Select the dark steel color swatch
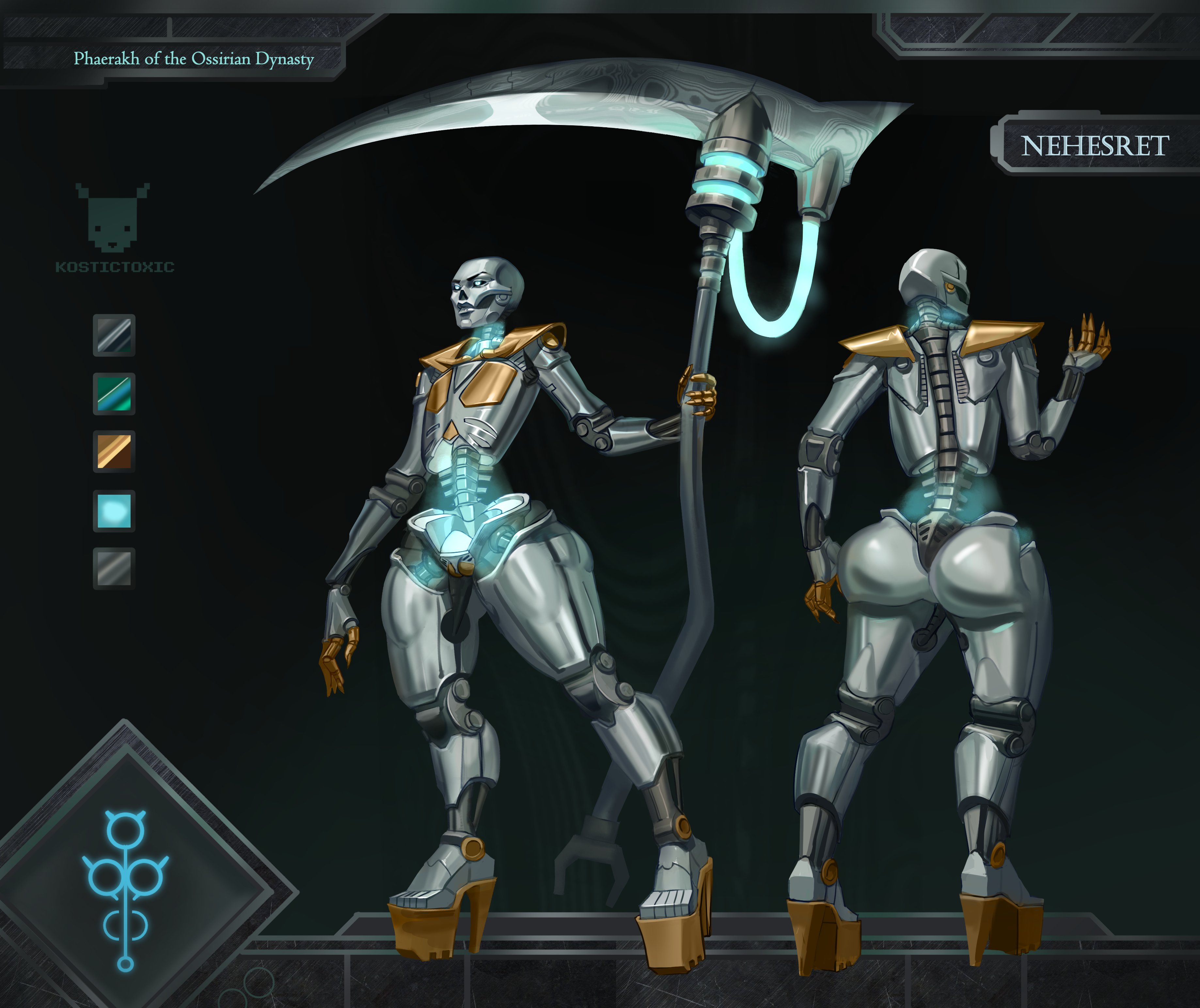The image size is (1200, 1008). point(114,335)
